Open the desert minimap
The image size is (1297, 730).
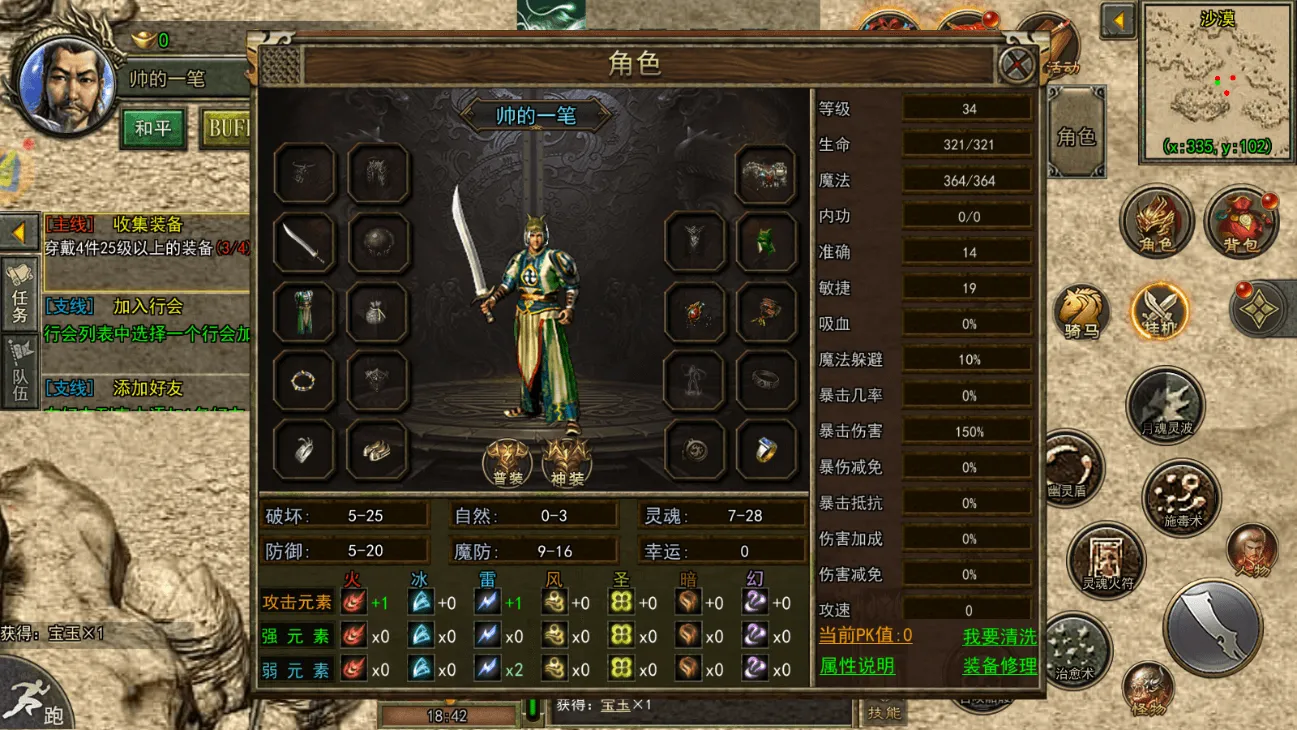1218,80
